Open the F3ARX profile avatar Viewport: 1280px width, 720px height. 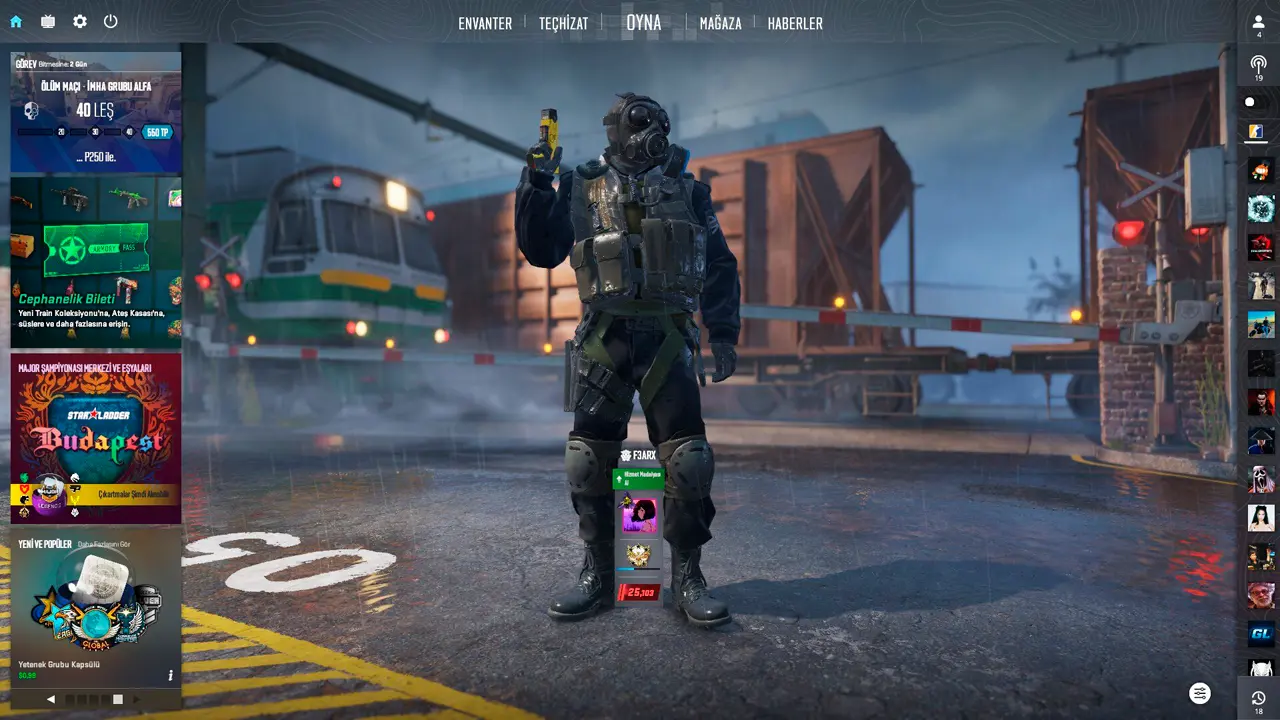click(x=638, y=516)
